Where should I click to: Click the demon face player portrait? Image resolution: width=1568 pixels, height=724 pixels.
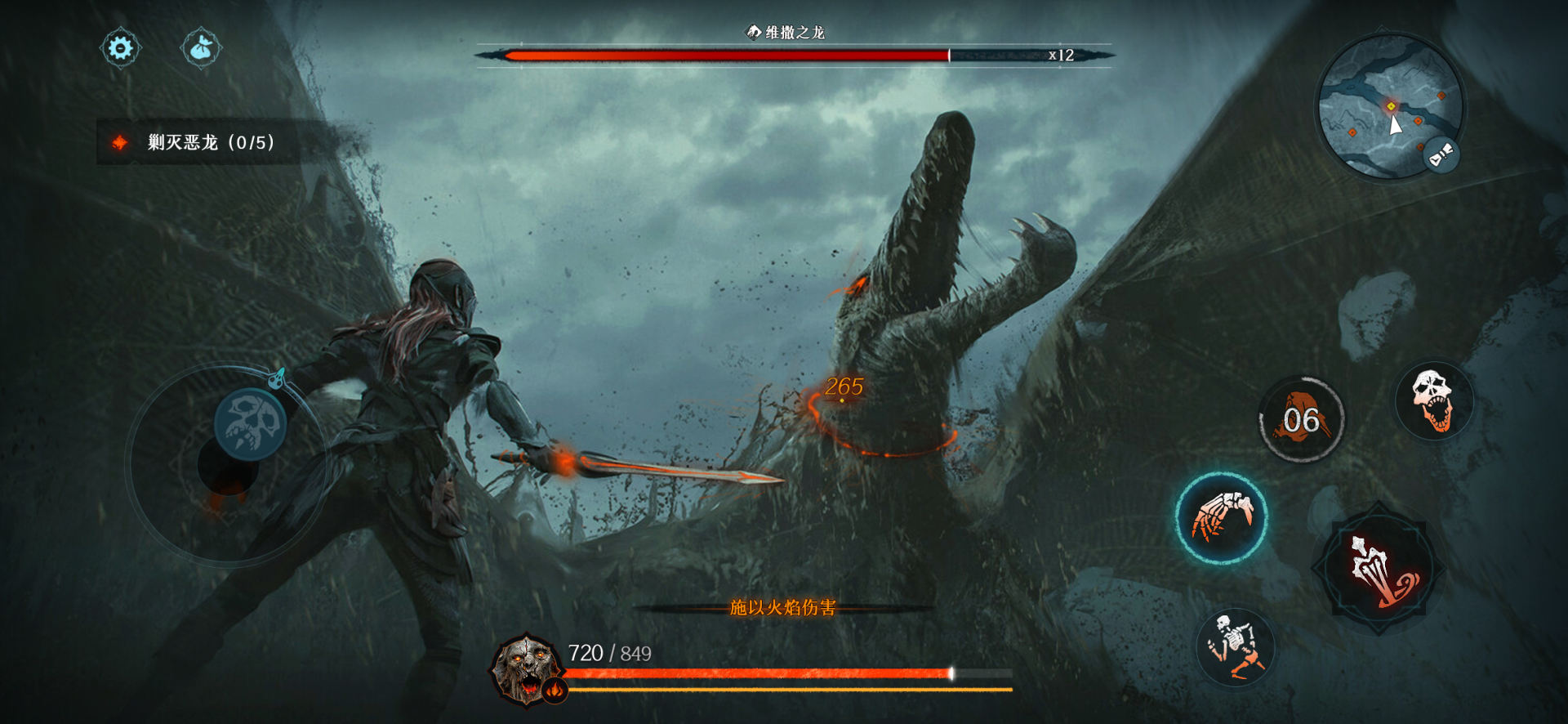pos(525,669)
